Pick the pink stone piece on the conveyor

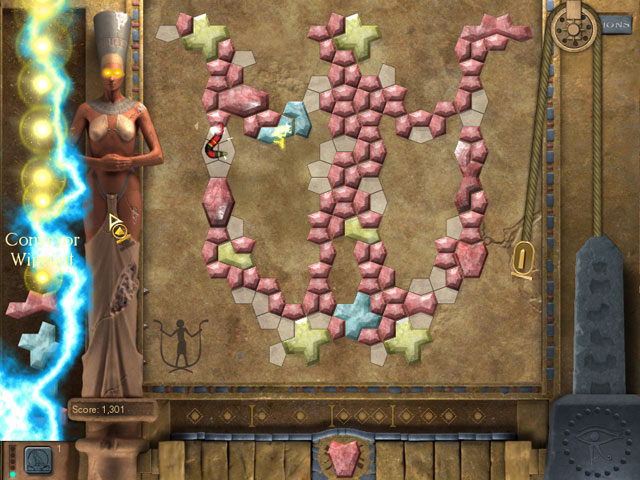pos(32,304)
